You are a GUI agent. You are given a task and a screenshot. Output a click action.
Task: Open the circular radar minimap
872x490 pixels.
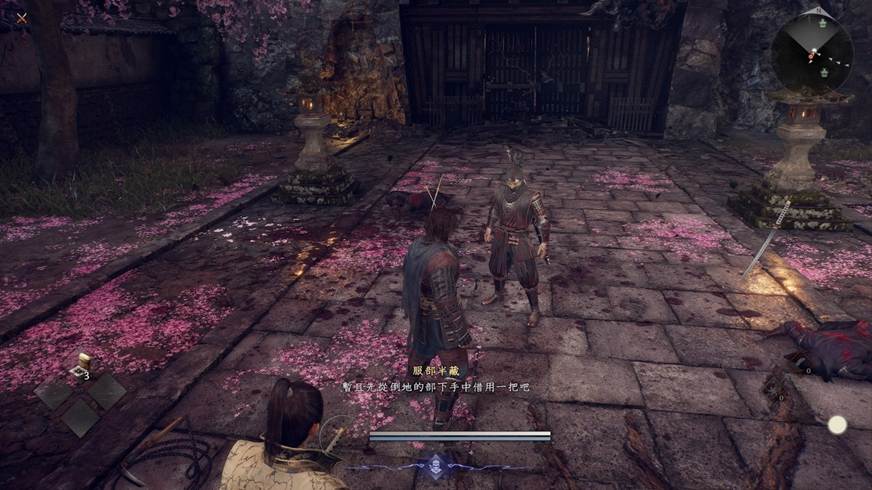click(812, 54)
